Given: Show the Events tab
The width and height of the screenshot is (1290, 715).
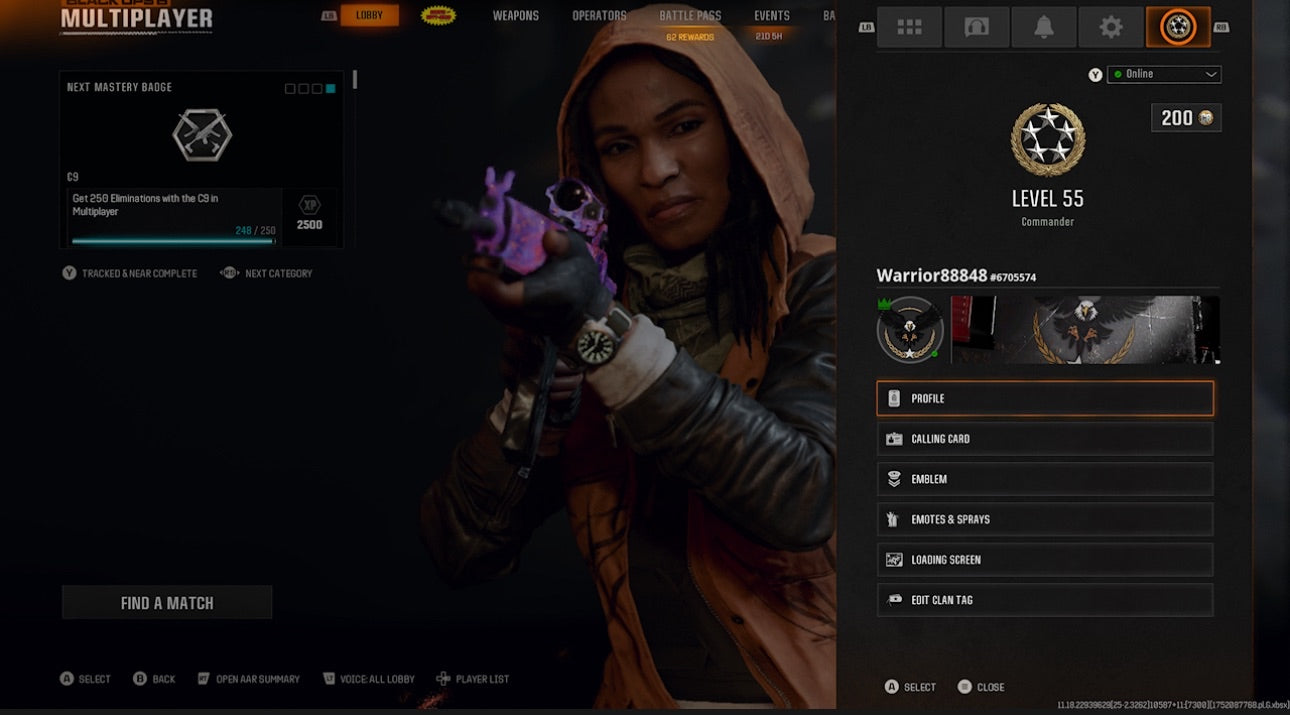Looking at the screenshot, I should [771, 16].
